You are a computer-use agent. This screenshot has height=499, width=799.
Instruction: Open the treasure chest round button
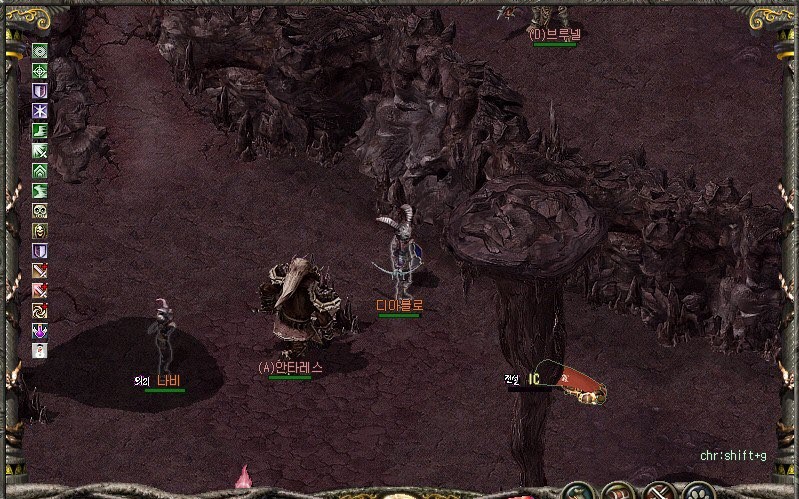[616, 492]
